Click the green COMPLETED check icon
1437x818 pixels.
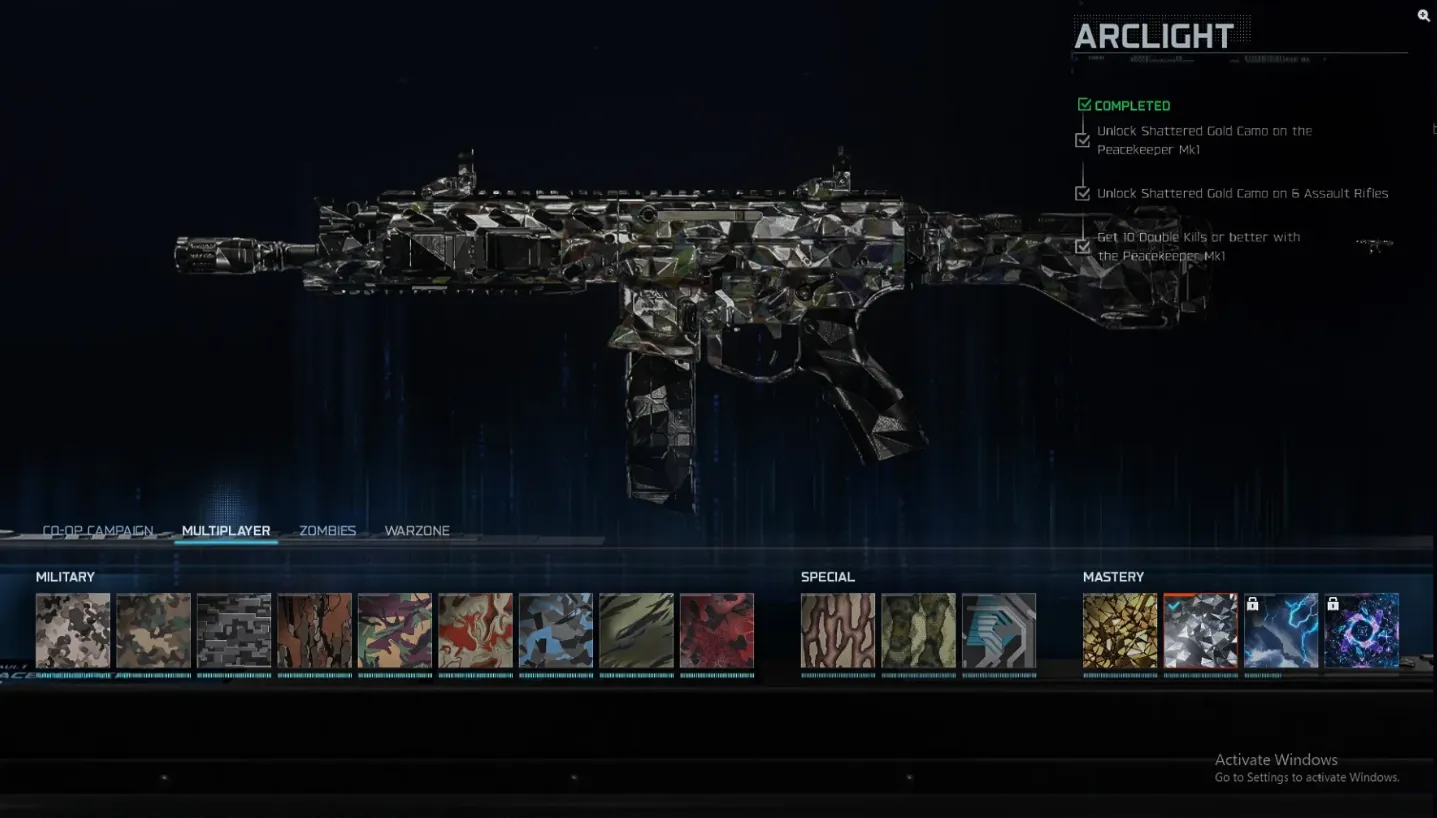[1083, 103]
